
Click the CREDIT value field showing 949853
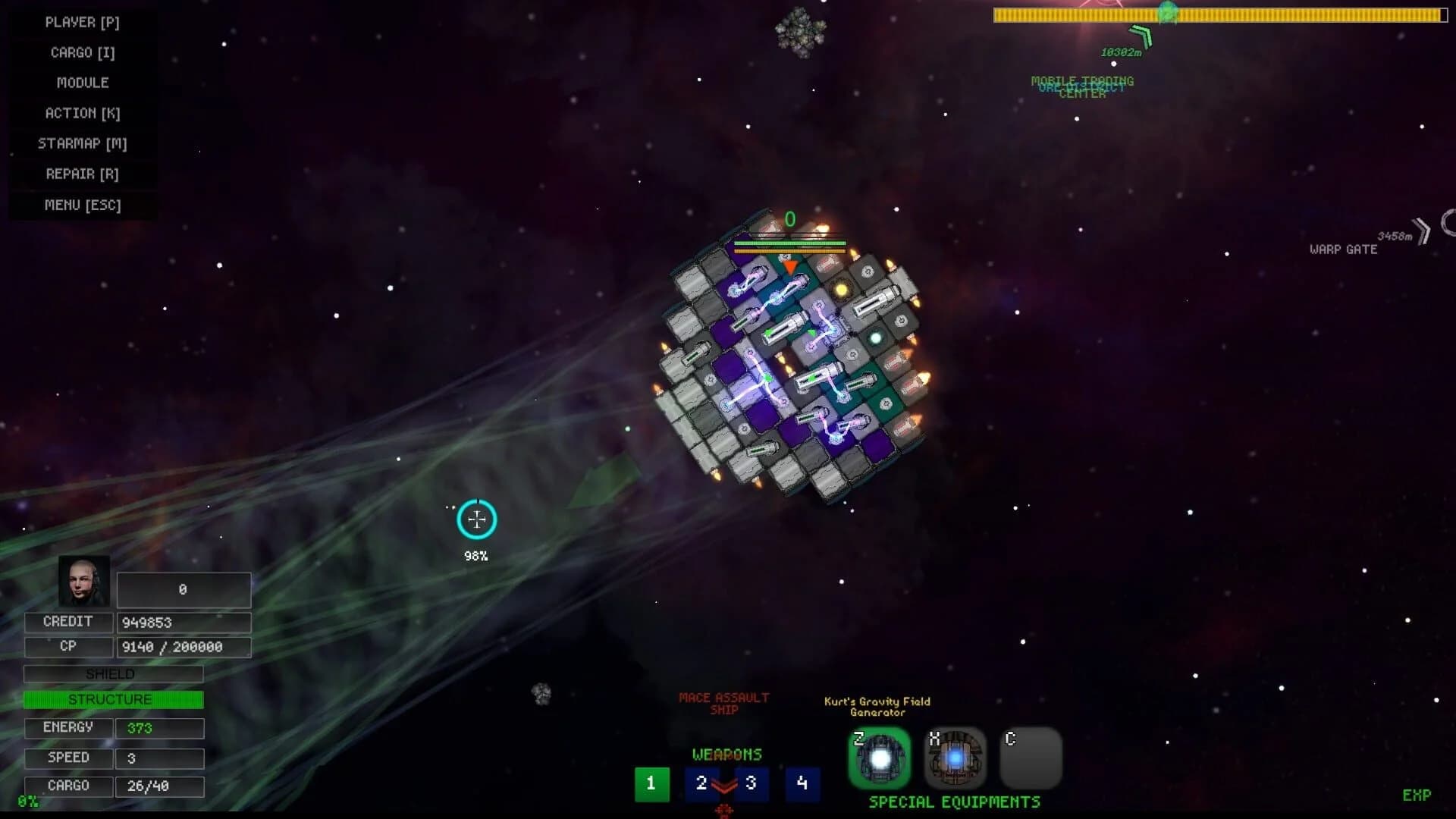click(x=184, y=622)
